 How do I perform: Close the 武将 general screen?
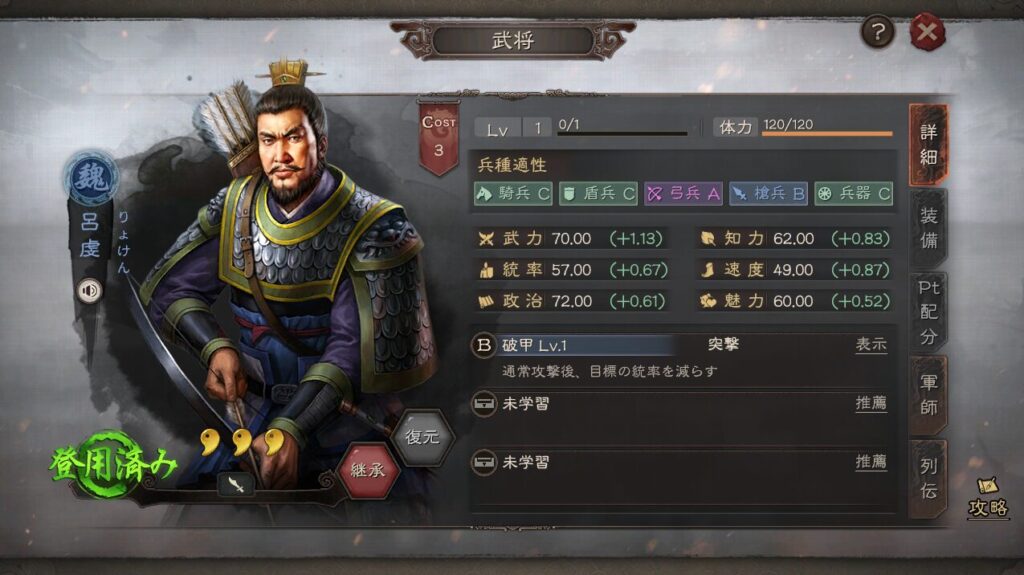(x=927, y=33)
